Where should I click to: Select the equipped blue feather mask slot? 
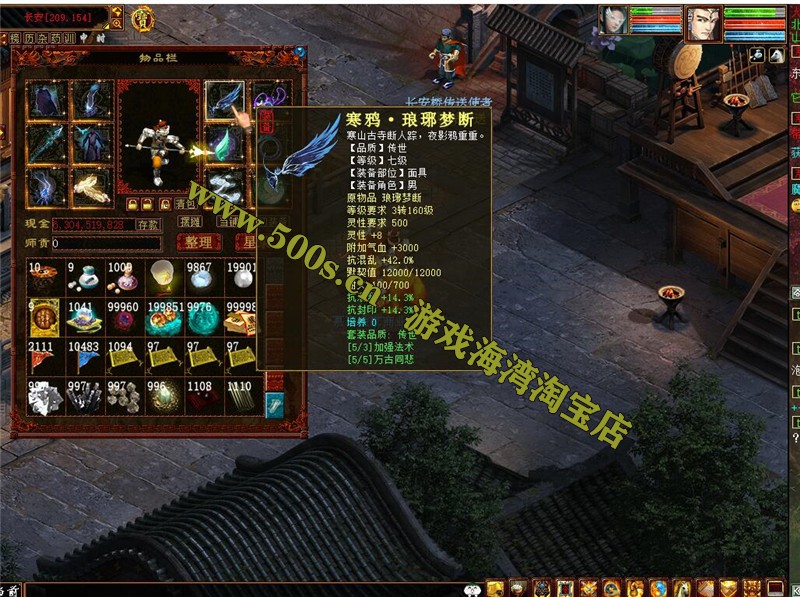pos(224,100)
